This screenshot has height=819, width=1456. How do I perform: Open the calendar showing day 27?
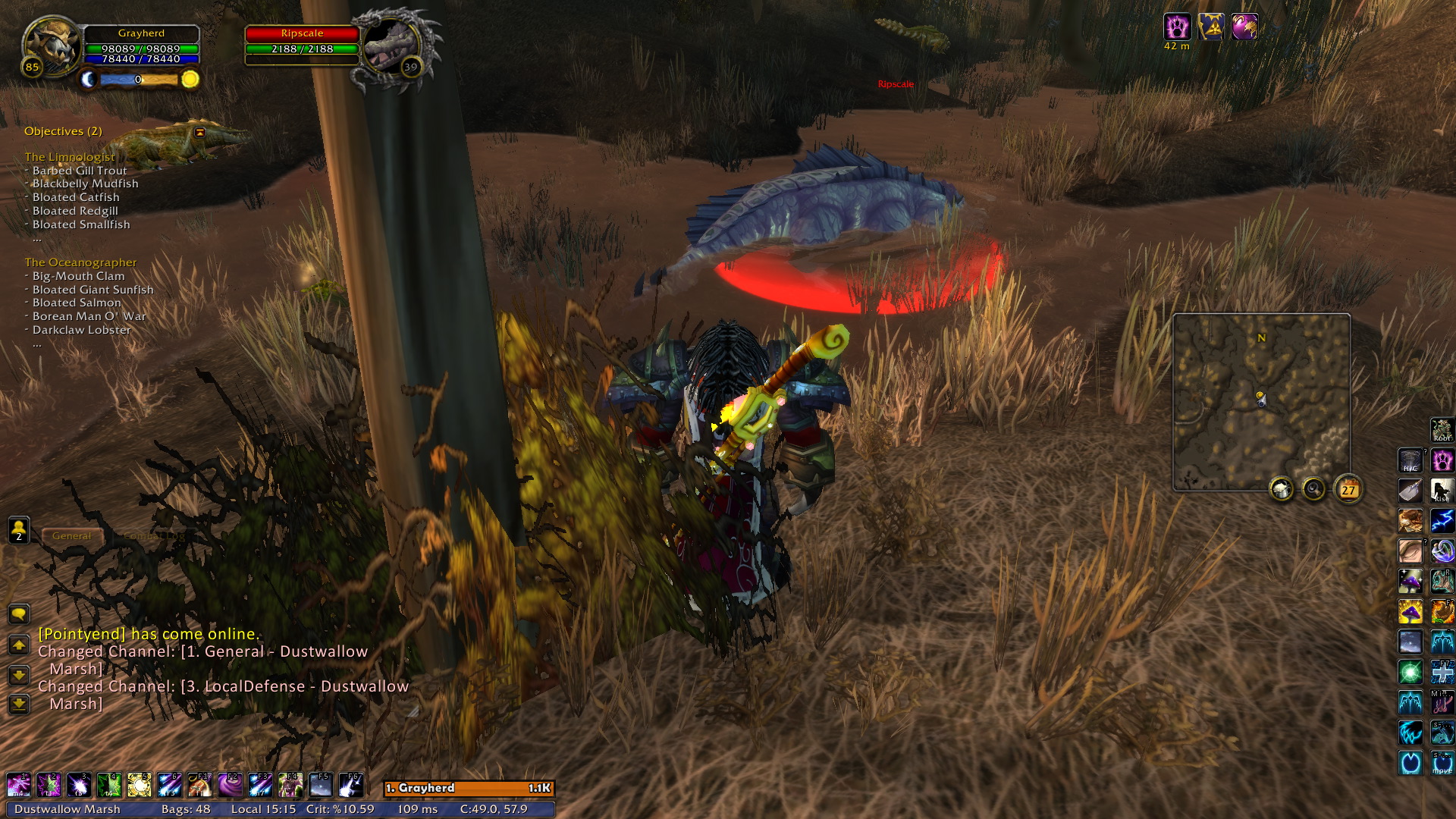coord(1348,490)
